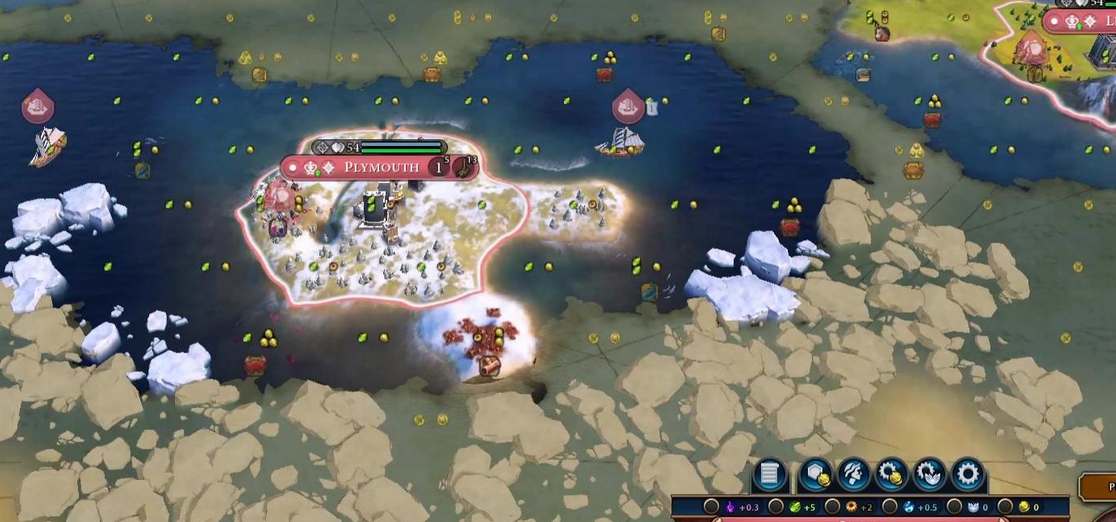1116x522 pixels.
Task: Select the sailing ship unit flag east of Plymouth
Action: (x=628, y=103)
